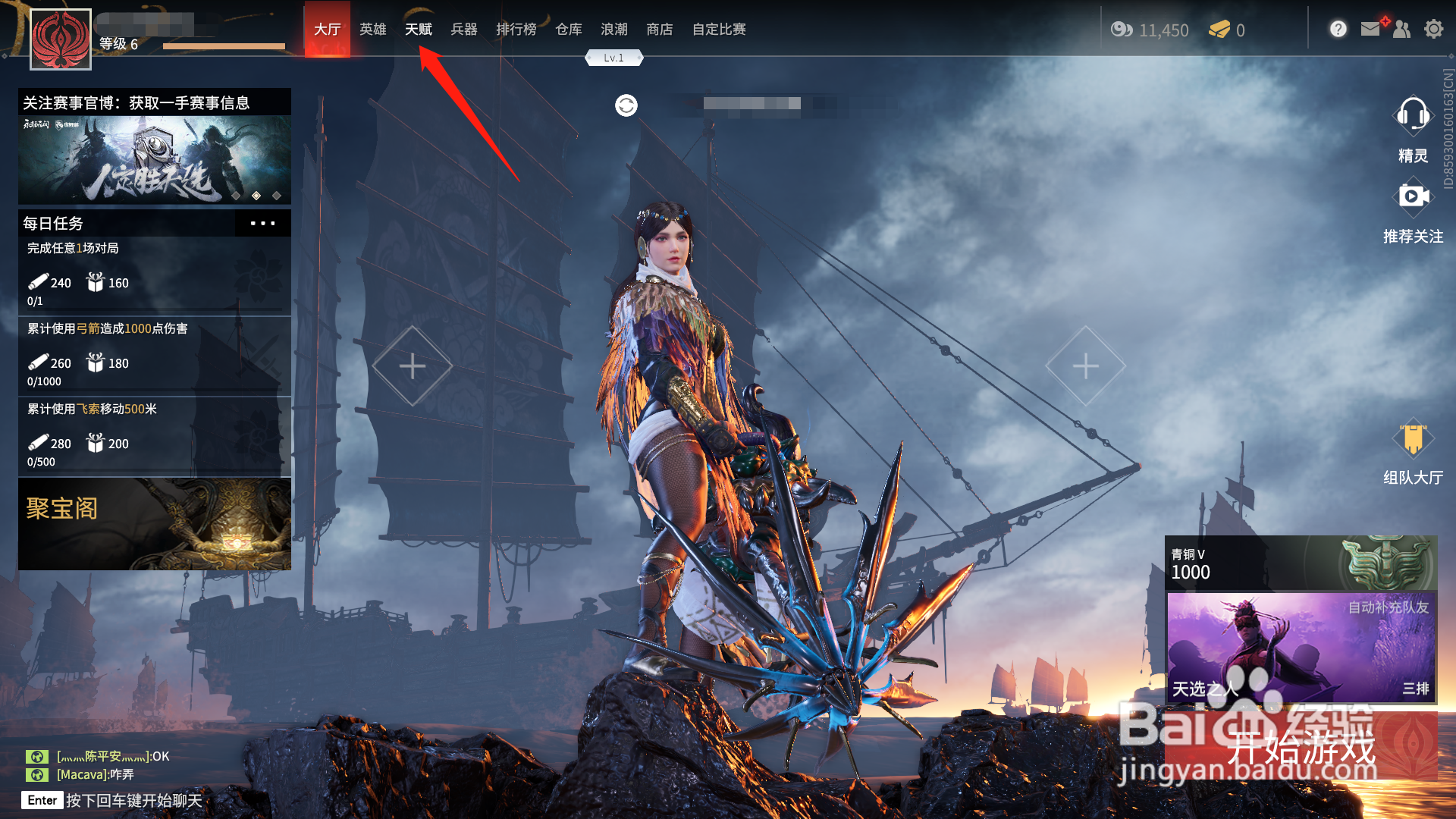
Task: Open the friends list icon
Action: click(x=1401, y=30)
